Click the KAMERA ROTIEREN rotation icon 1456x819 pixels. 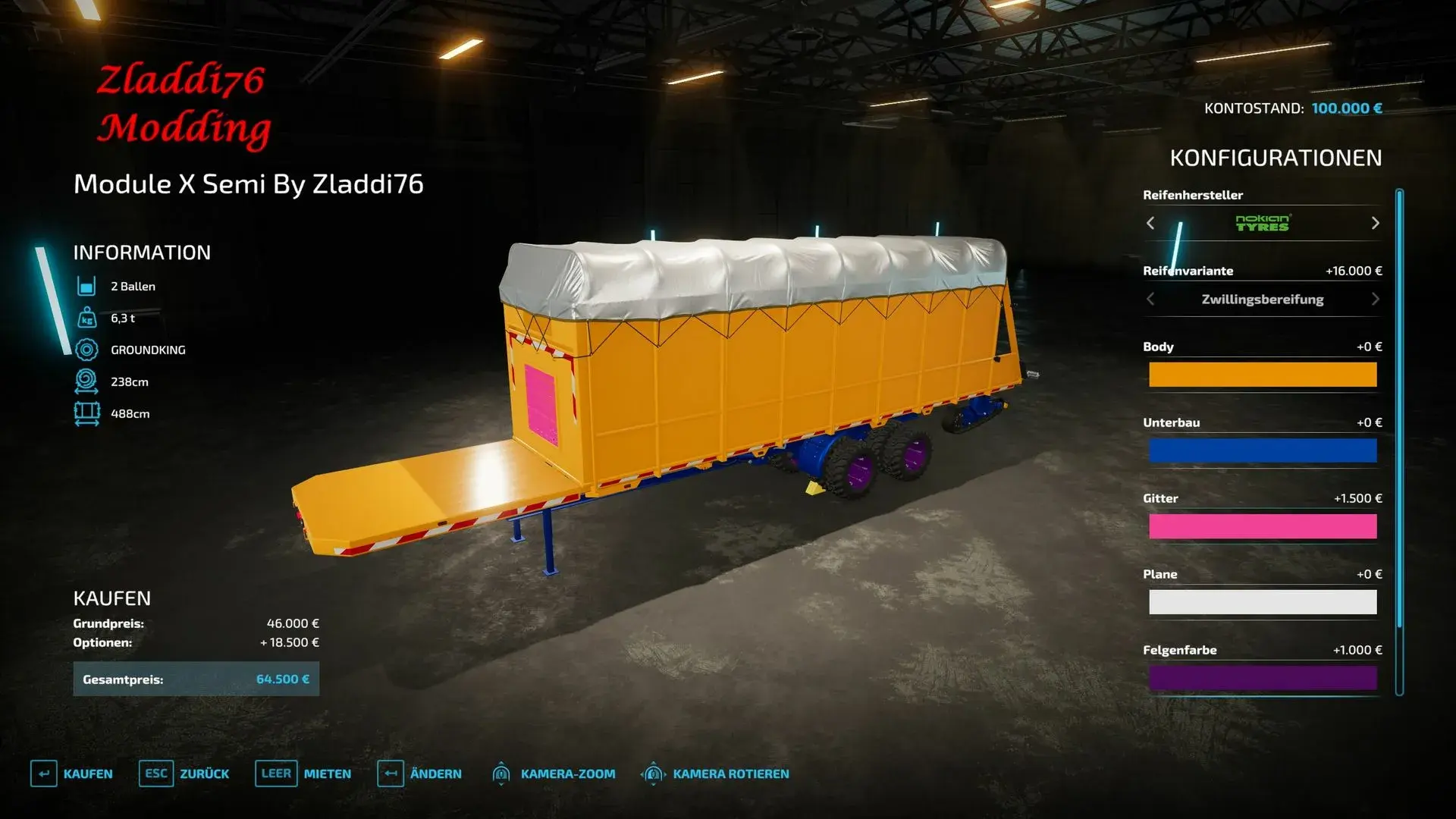[652, 773]
